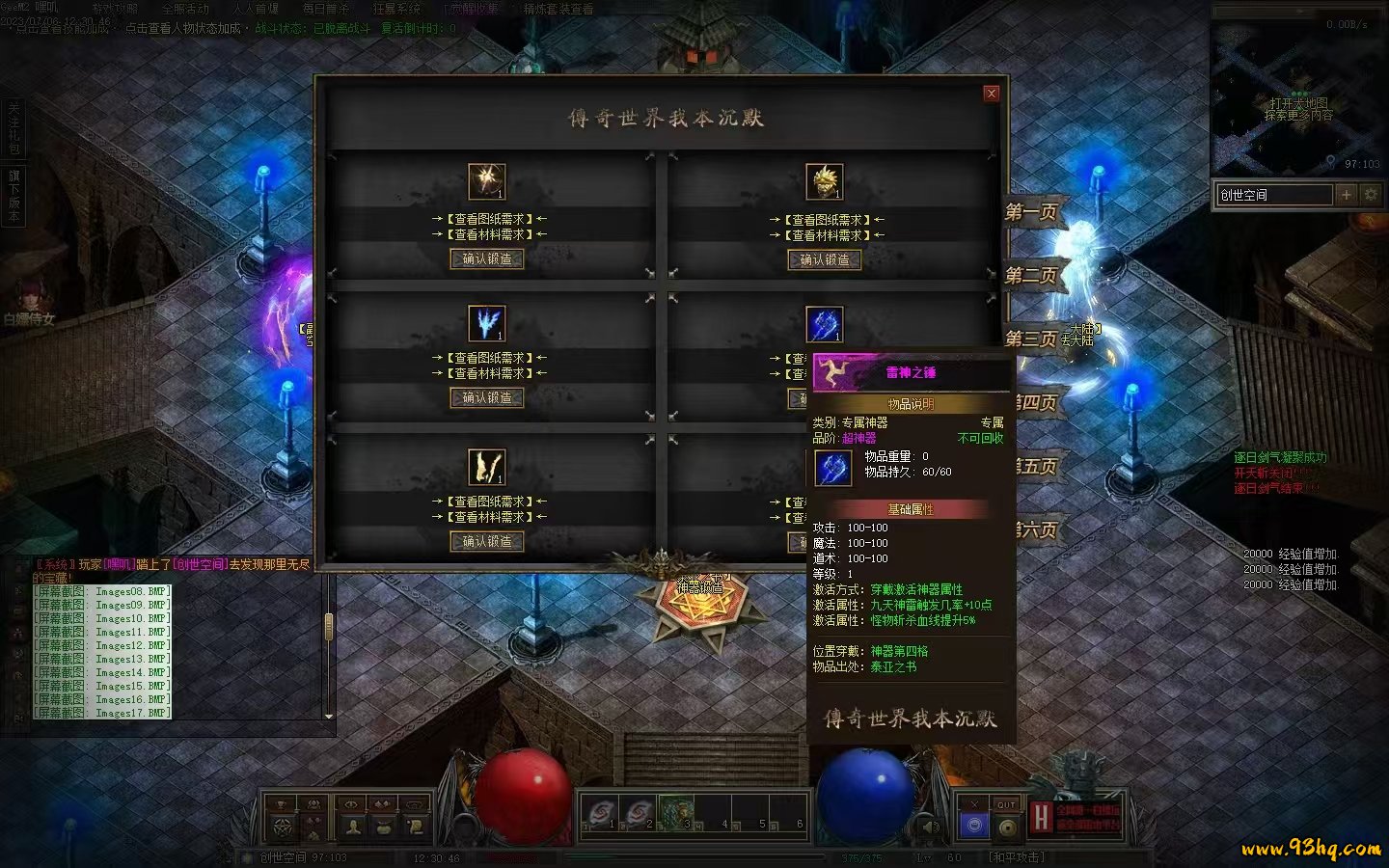Select the blue wings item icon
The image size is (1389, 868).
[487, 323]
